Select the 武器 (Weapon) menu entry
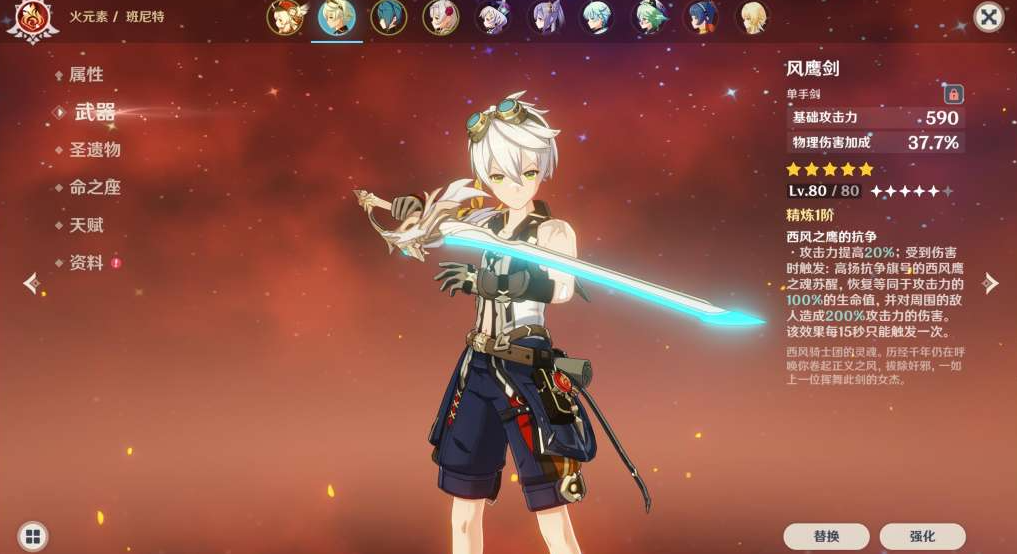Image resolution: width=1017 pixels, height=554 pixels. tap(94, 112)
